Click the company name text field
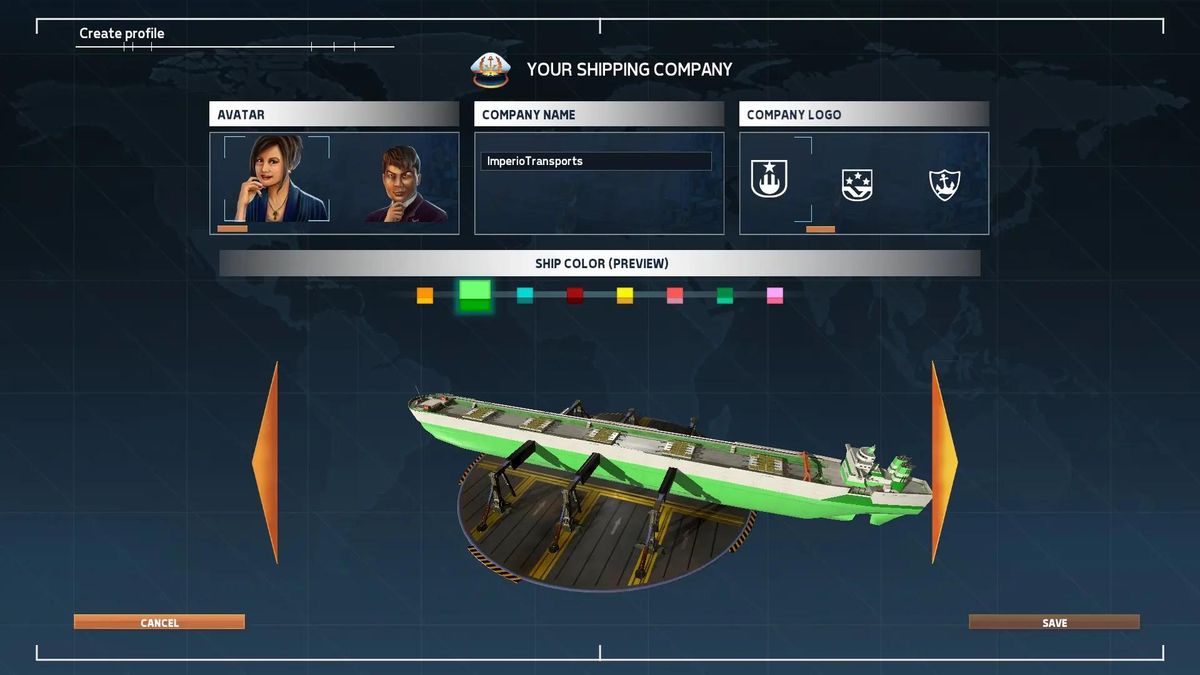Viewport: 1200px width, 675px height. 596,161
